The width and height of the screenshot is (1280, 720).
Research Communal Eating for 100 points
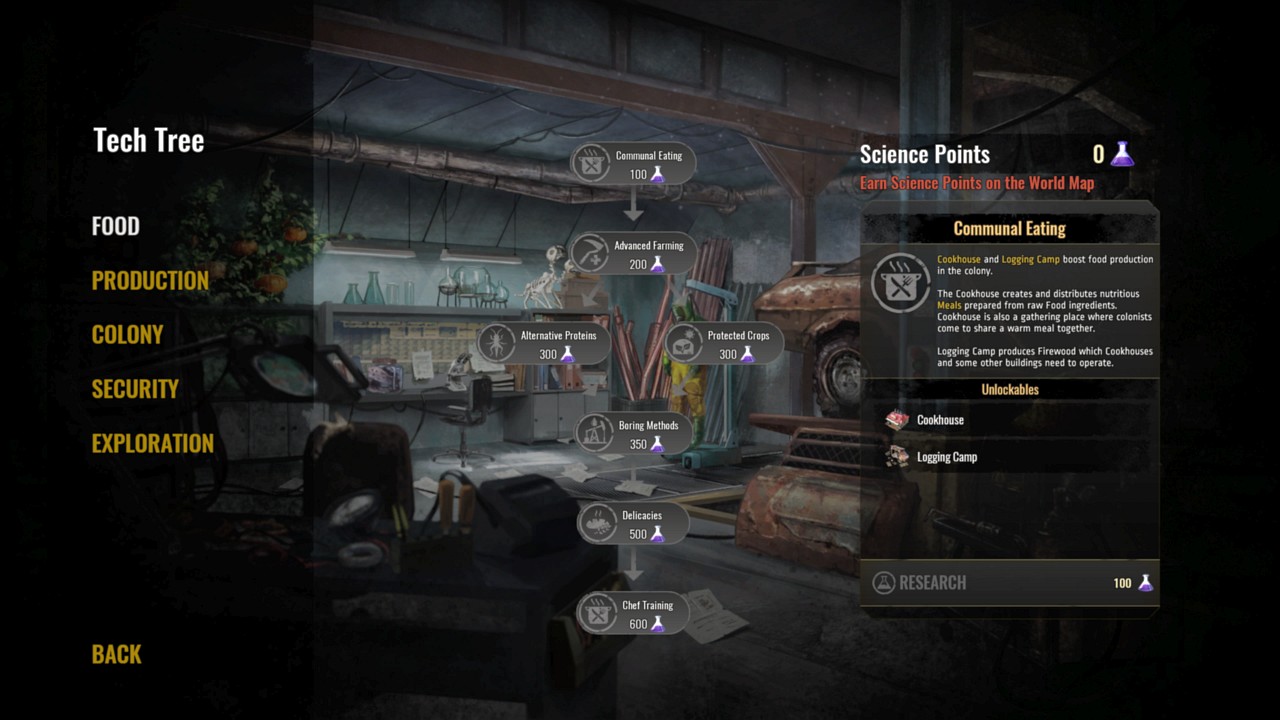[1010, 583]
